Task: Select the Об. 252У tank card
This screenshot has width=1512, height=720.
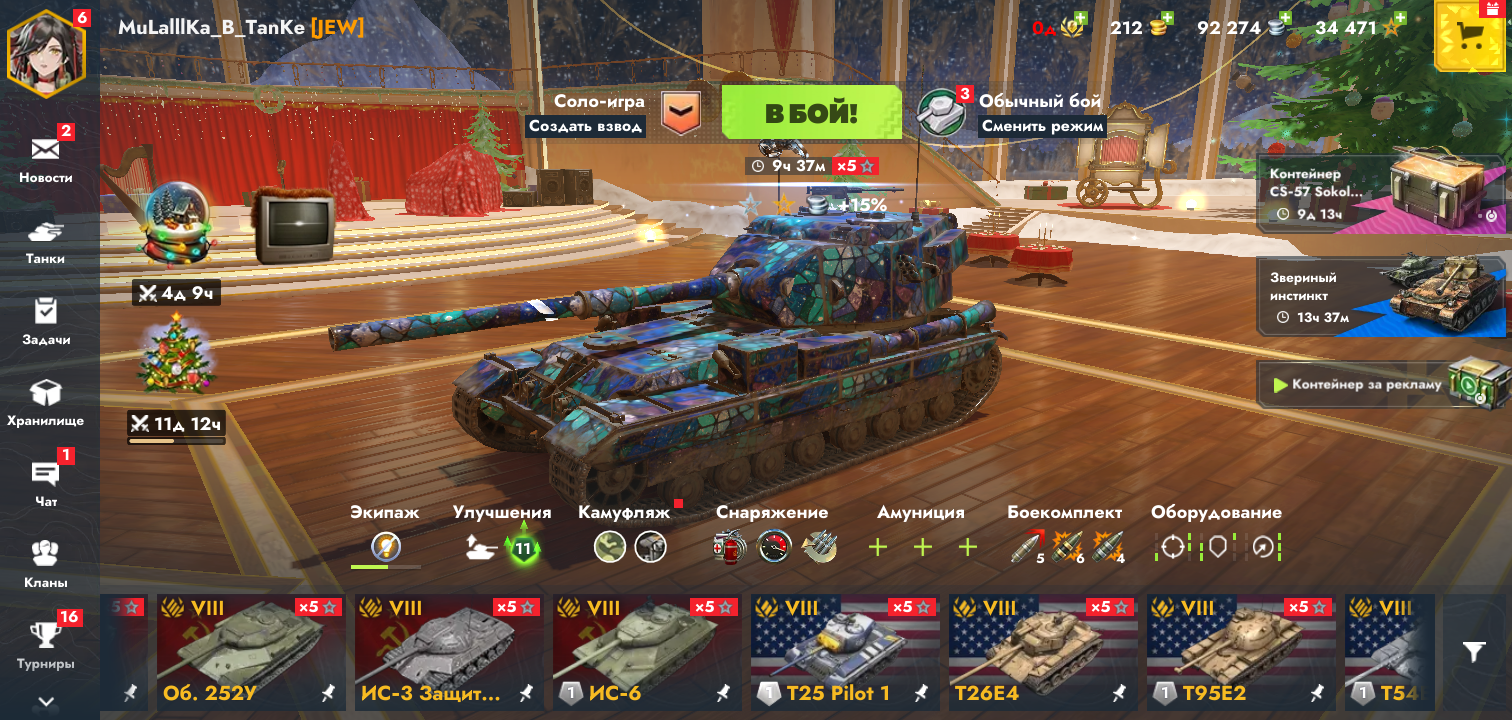Action: tap(250, 652)
